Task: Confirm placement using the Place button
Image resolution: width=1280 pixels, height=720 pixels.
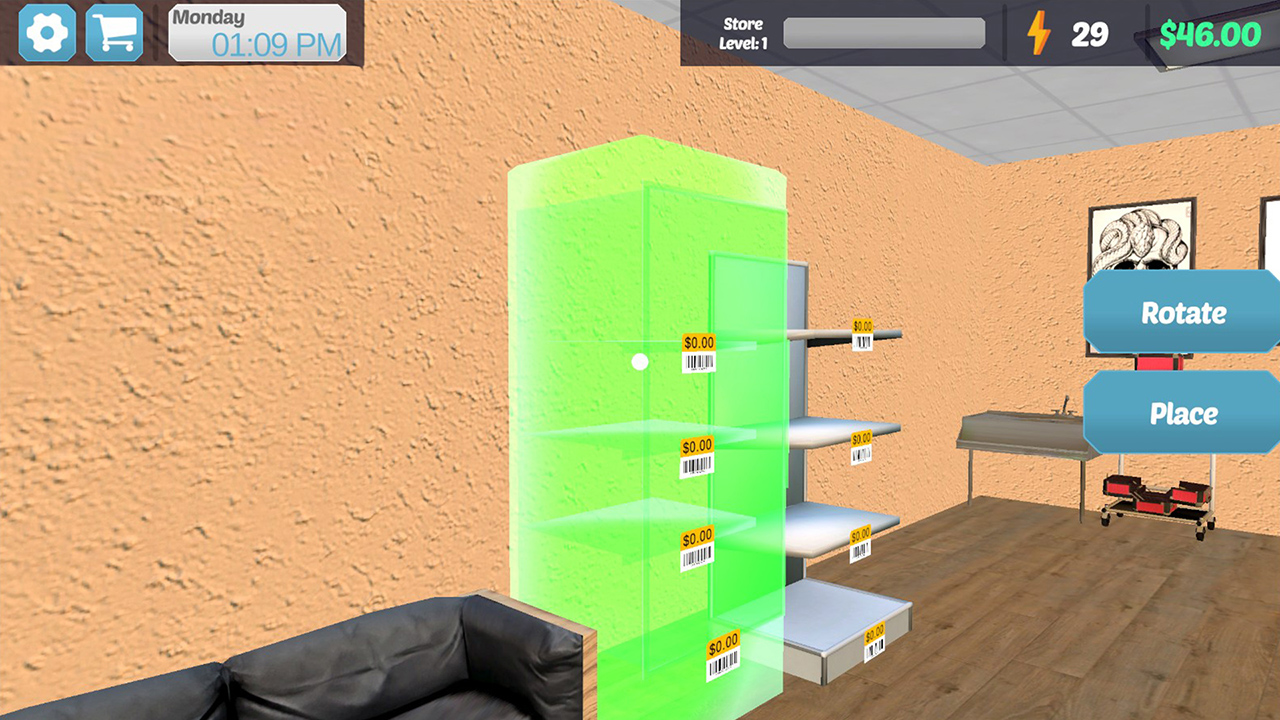Action: tap(1184, 412)
